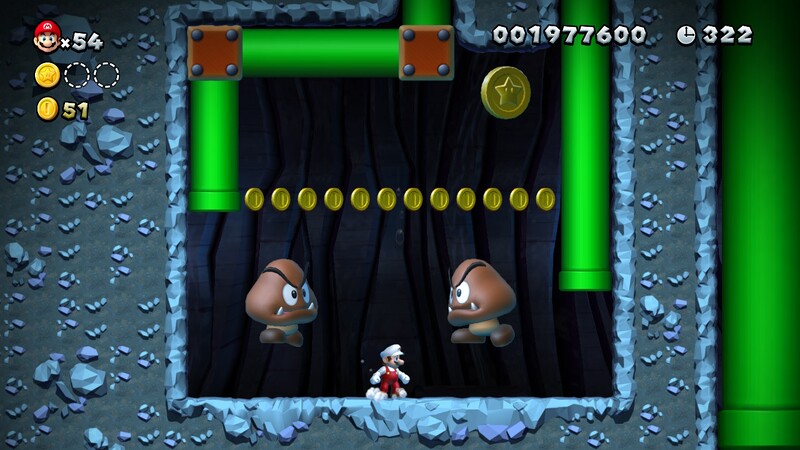
Task: Click the gold coin counter icon
Action: coord(47,109)
